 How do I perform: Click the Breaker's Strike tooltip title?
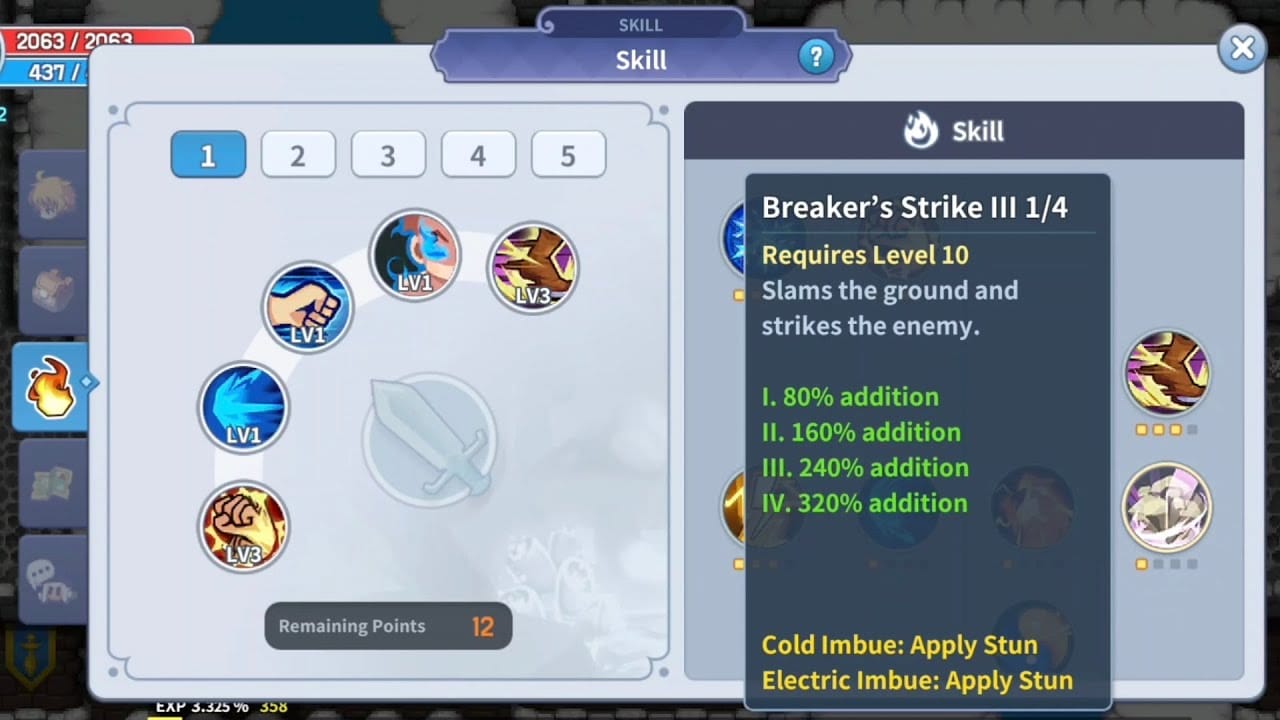click(x=915, y=207)
